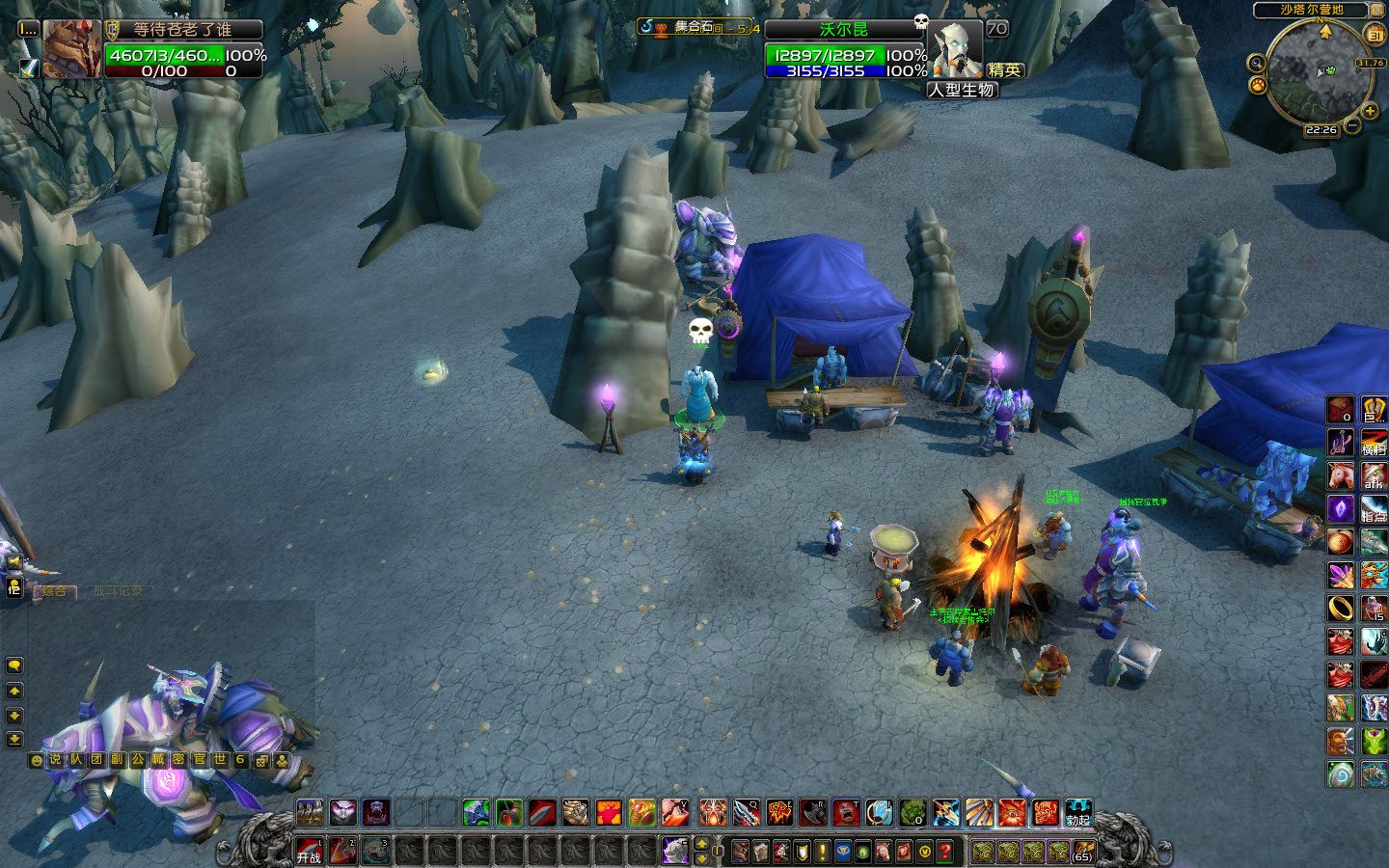Viewport: 1389px width, 868px height.
Task: Toggle the paw-print tracking button by the minimap
Action: coord(1258,86)
